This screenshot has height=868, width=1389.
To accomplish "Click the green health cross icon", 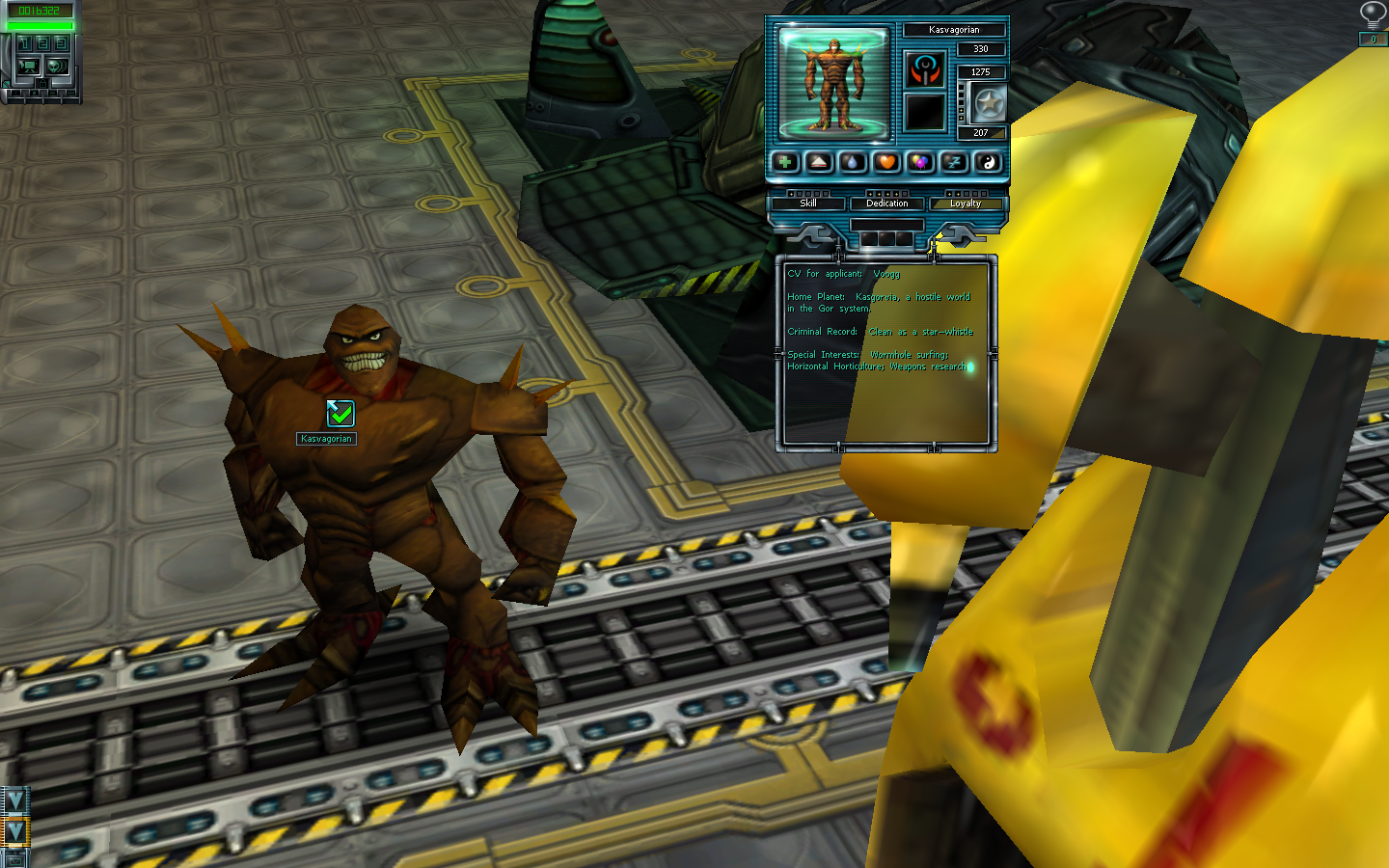I will pyautogui.click(x=784, y=162).
